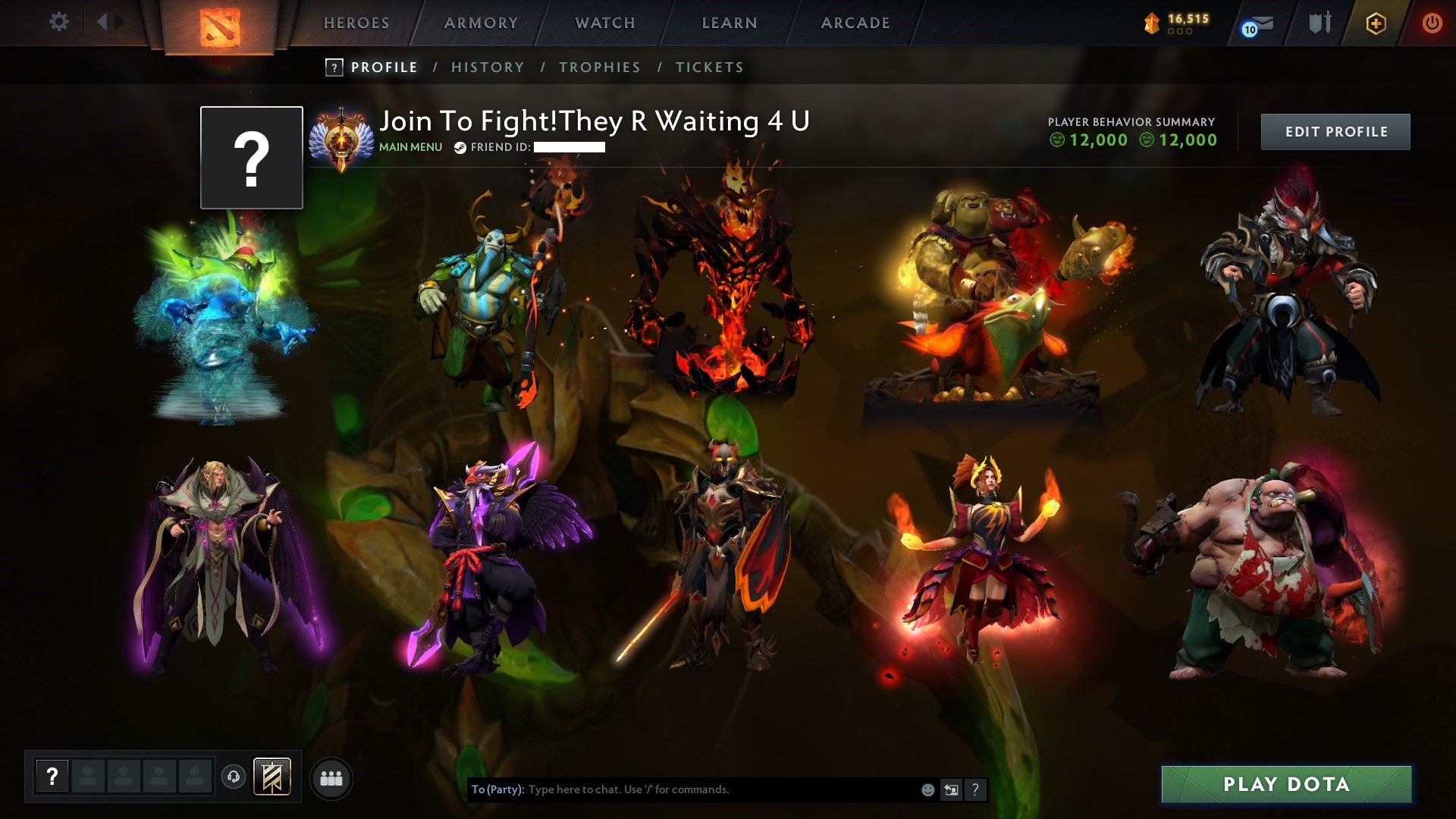Screen dimensions: 1456x819
Task: Select the ARCADE menu item
Action: point(855,23)
